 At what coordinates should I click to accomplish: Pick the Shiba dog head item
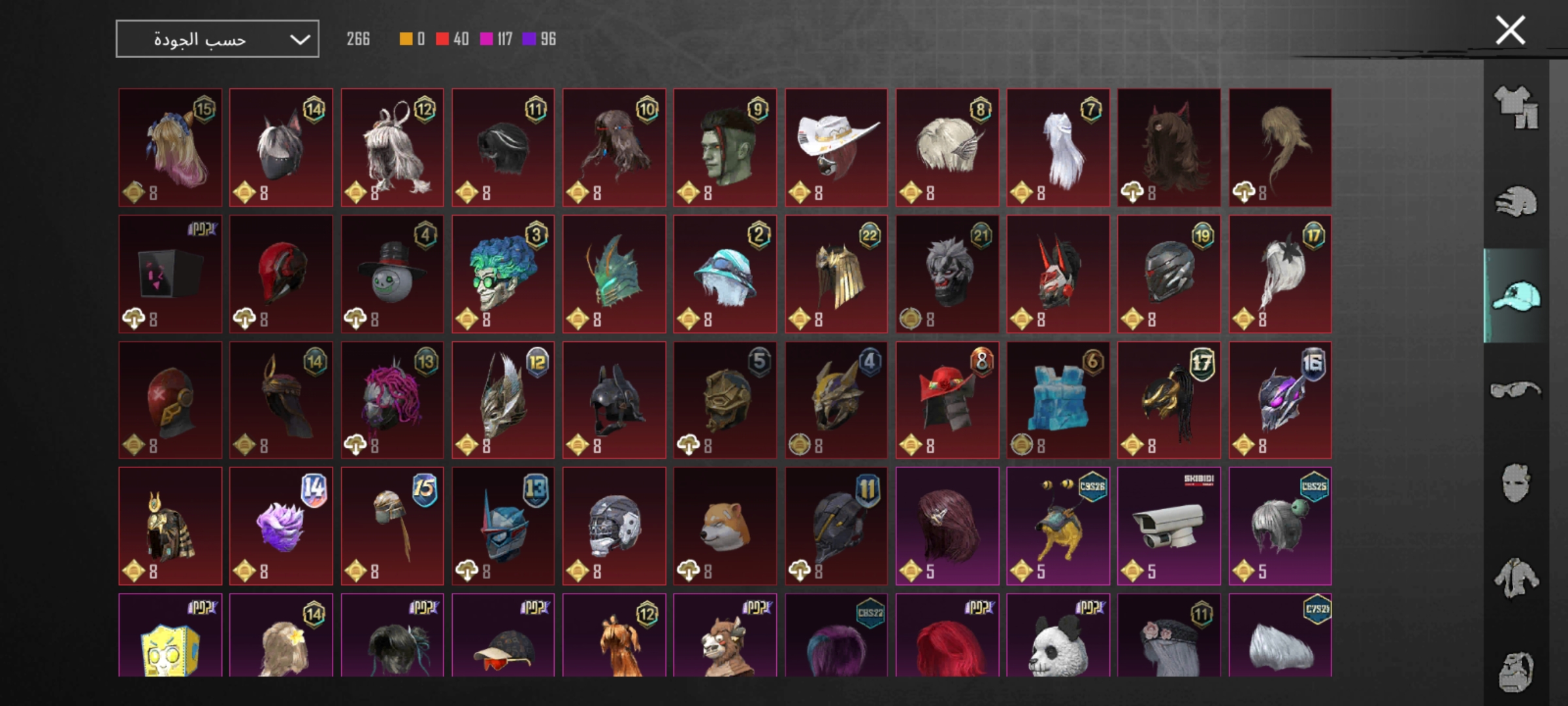[x=725, y=526]
